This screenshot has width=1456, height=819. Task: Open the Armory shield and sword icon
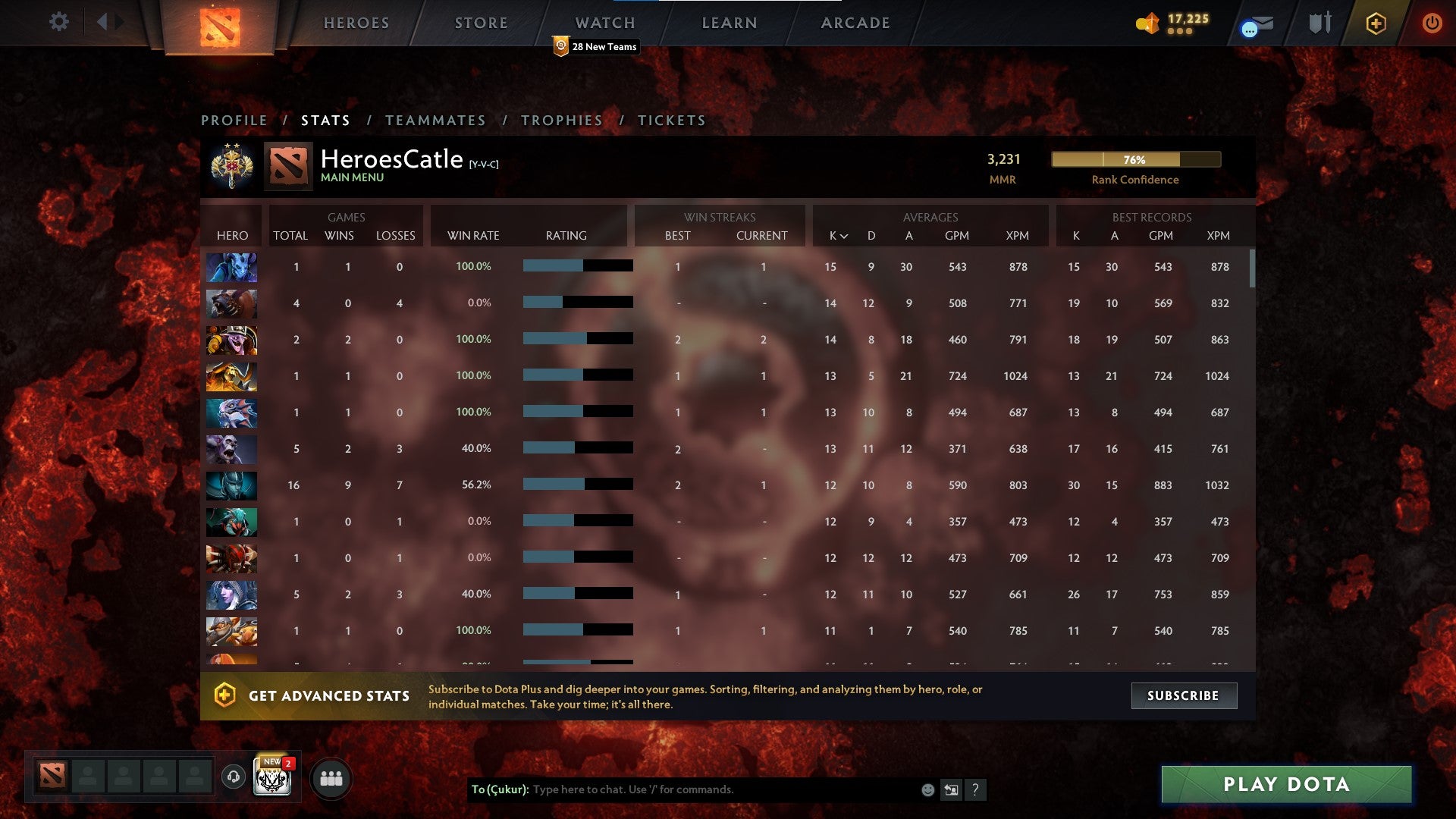click(1319, 23)
